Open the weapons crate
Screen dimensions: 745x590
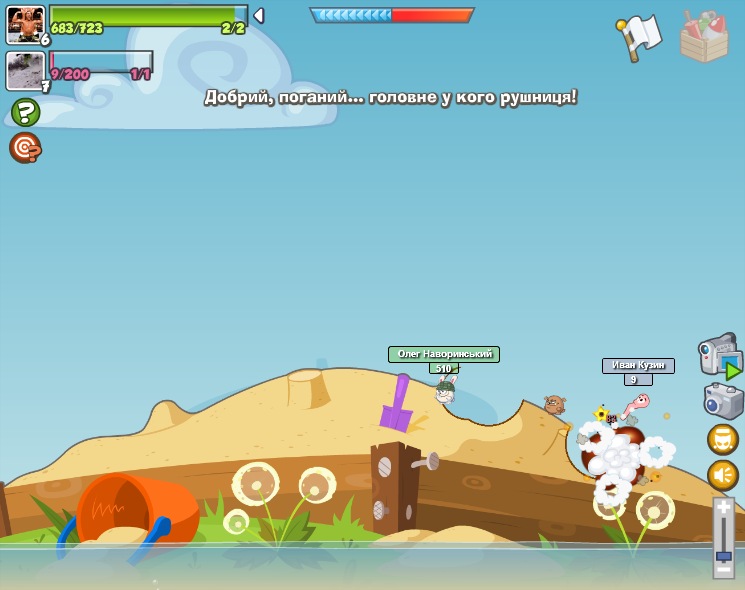pyautogui.click(x=704, y=37)
